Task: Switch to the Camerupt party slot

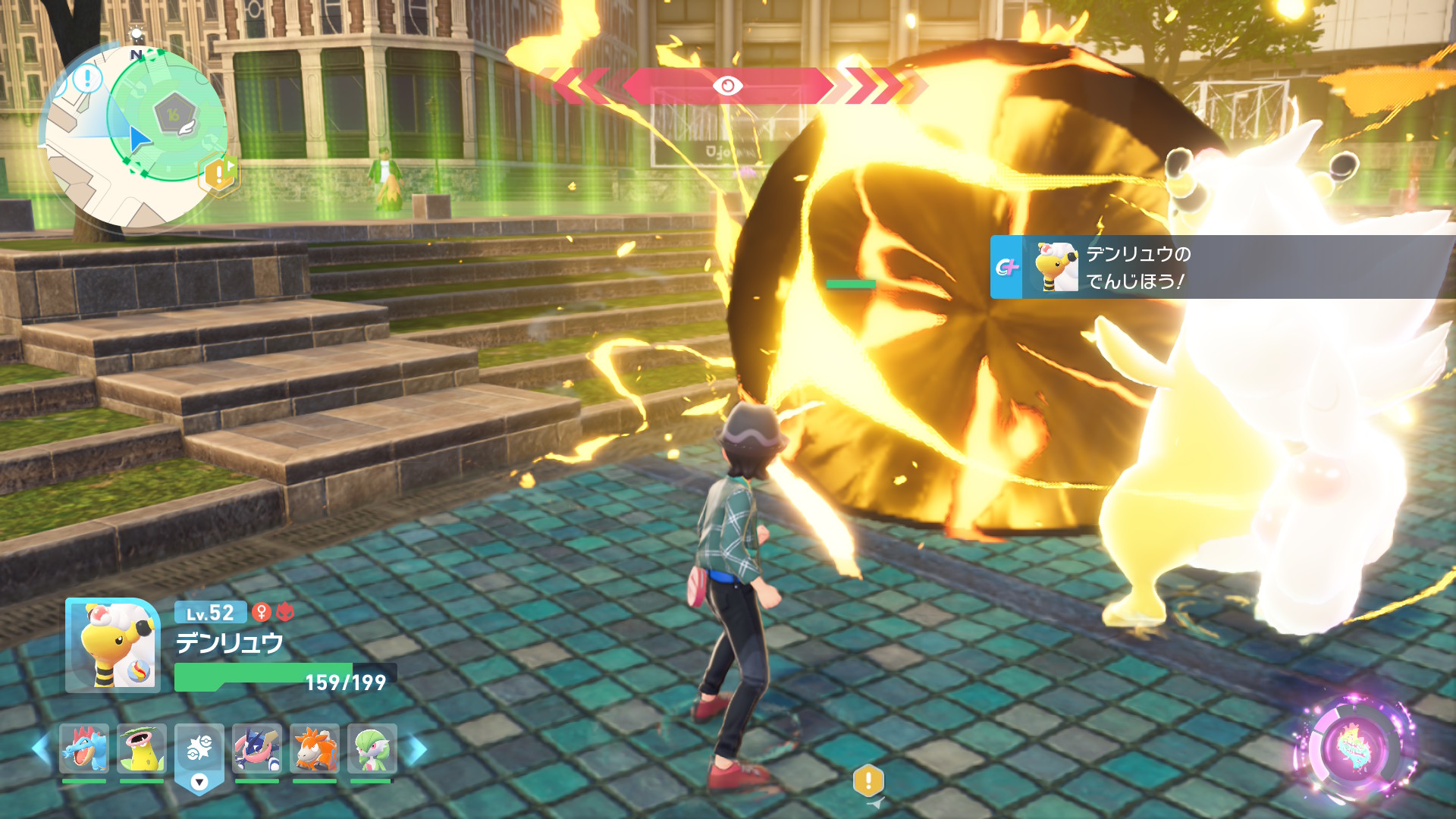Action: tap(315, 748)
